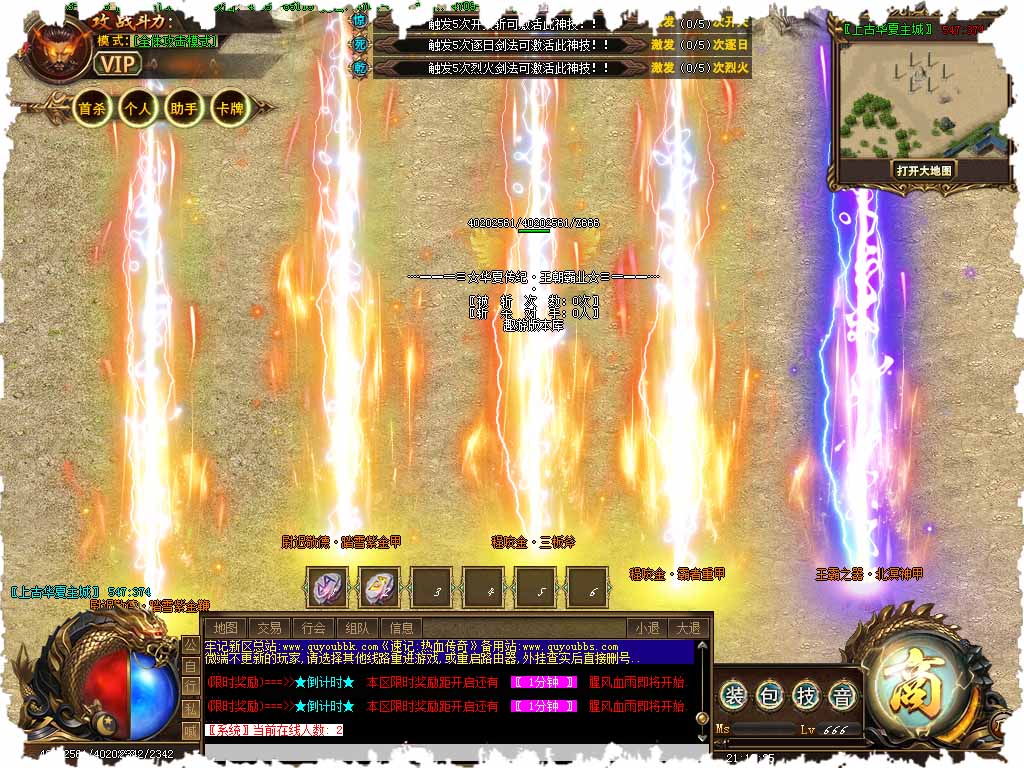Click the 首杀 round button
This screenshot has height=768, width=1024.
coord(92,108)
